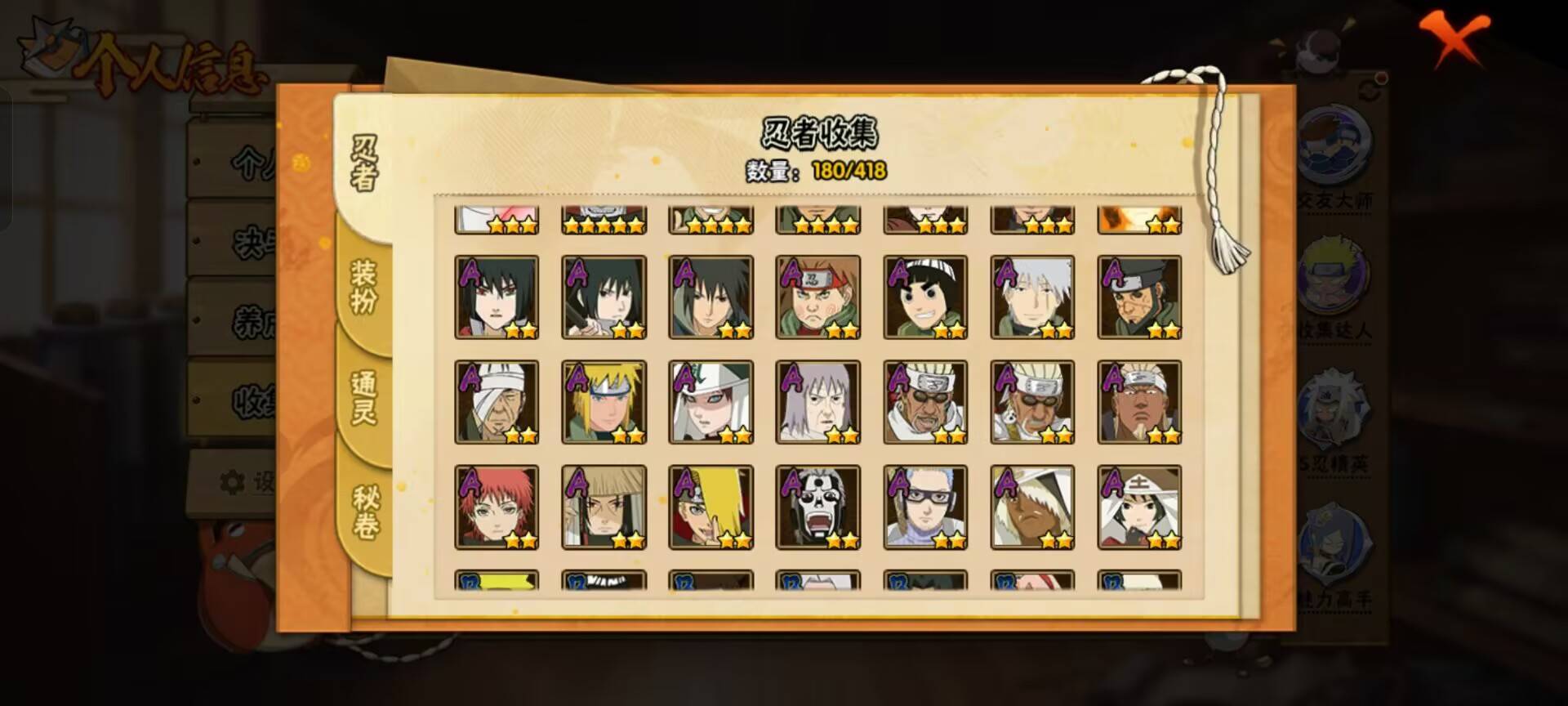The width and height of the screenshot is (1568, 706).
Task: Select Minato's yellow-haired portrait in row three
Action: click(604, 402)
